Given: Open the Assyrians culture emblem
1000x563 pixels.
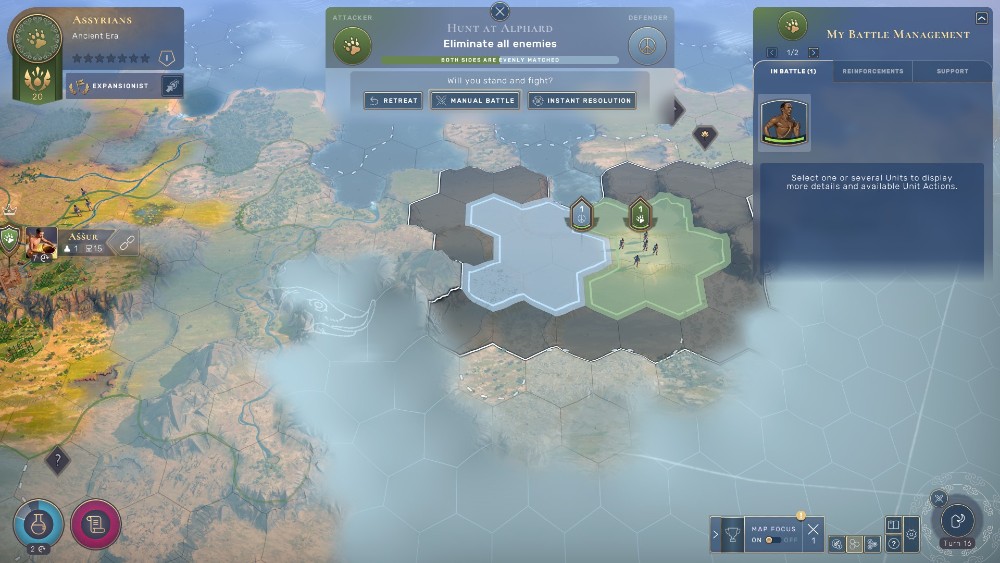Looking at the screenshot, I should tap(36, 40).
